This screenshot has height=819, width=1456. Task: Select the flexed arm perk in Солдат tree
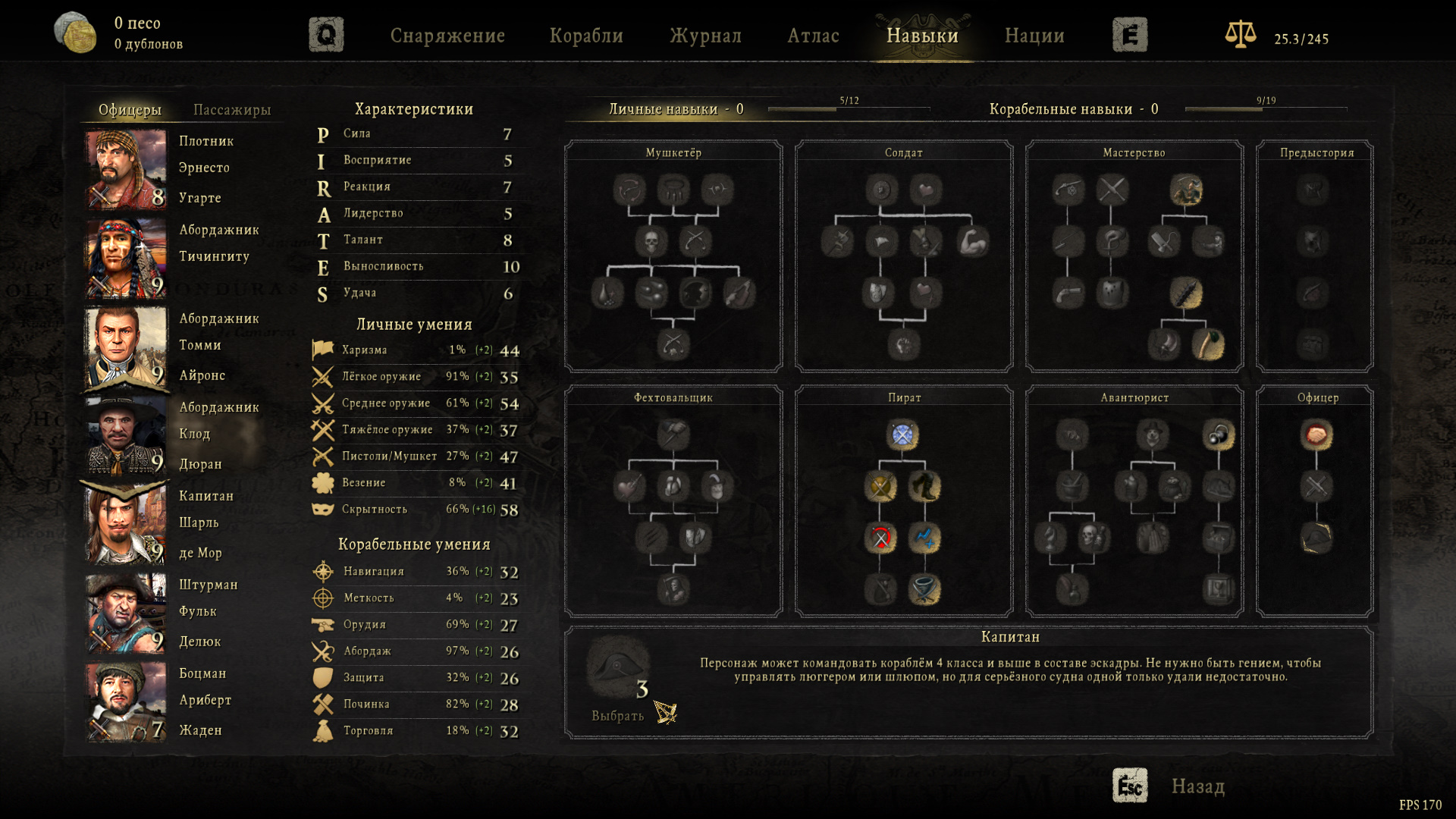coord(973,242)
